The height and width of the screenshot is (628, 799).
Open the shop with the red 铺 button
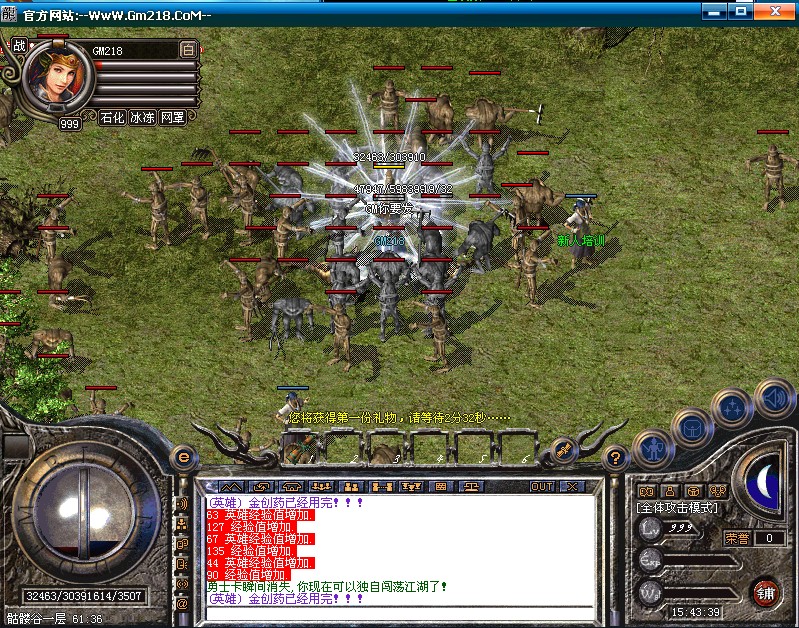[766, 591]
